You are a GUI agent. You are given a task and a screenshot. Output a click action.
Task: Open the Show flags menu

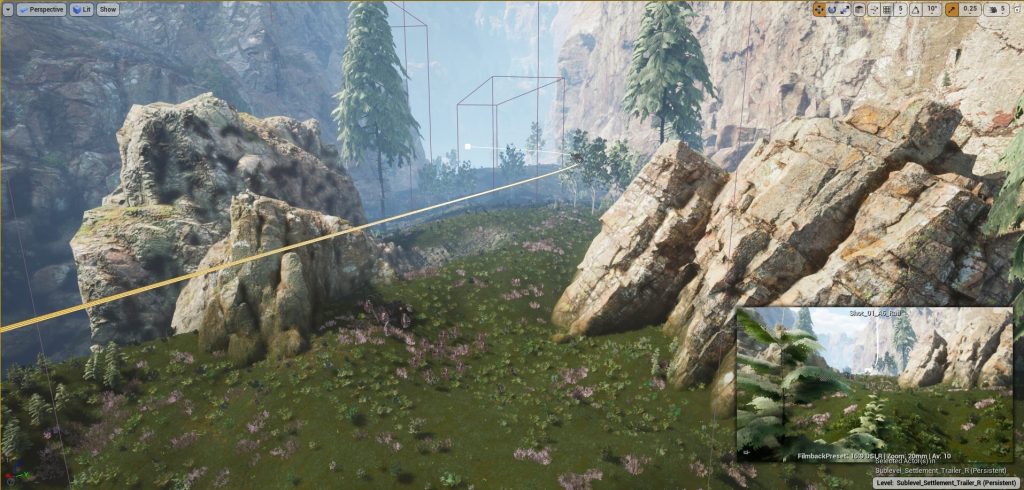pyautogui.click(x=108, y=9)
